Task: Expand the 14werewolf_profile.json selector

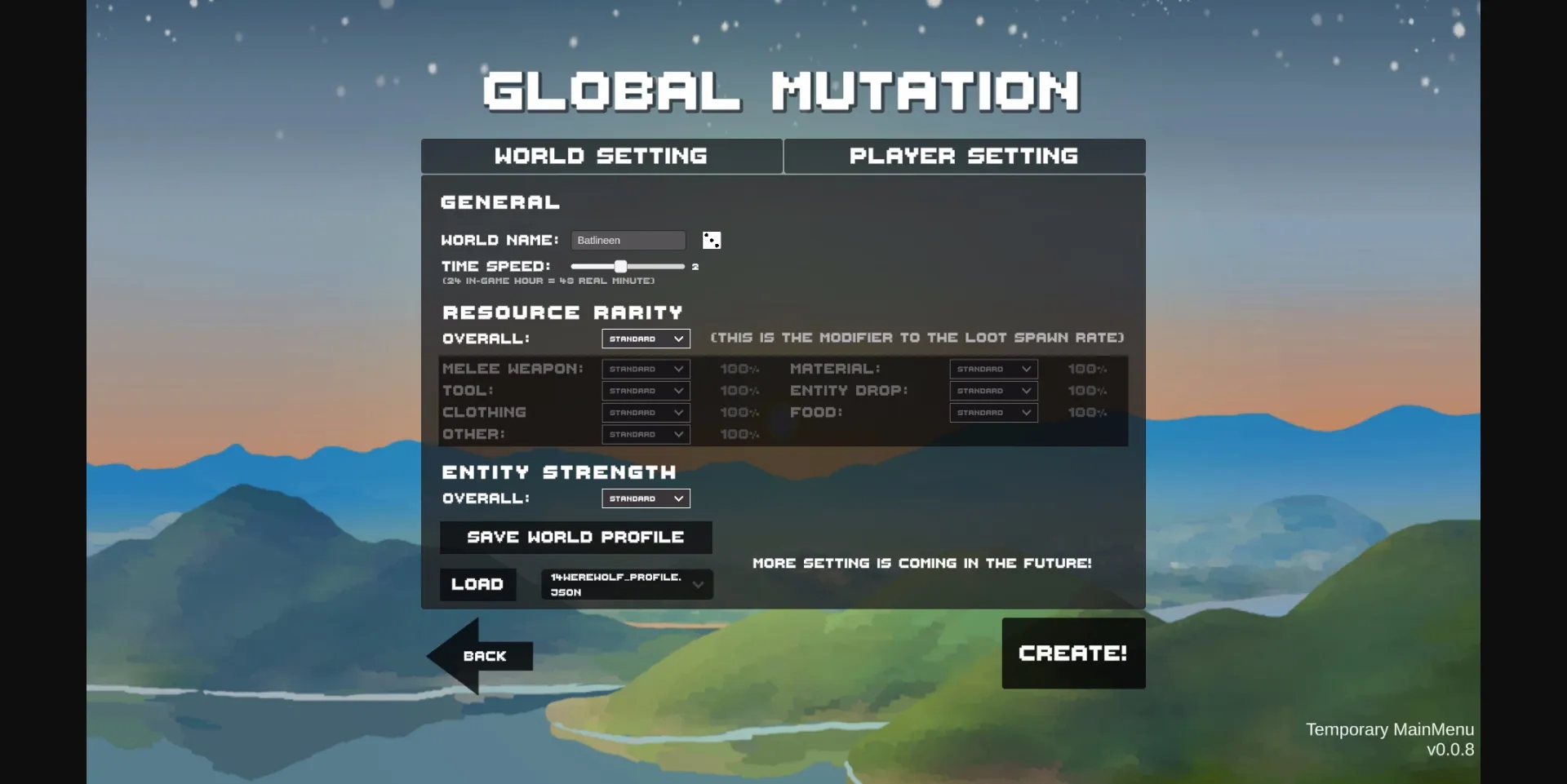Action: tap(625, 584)
